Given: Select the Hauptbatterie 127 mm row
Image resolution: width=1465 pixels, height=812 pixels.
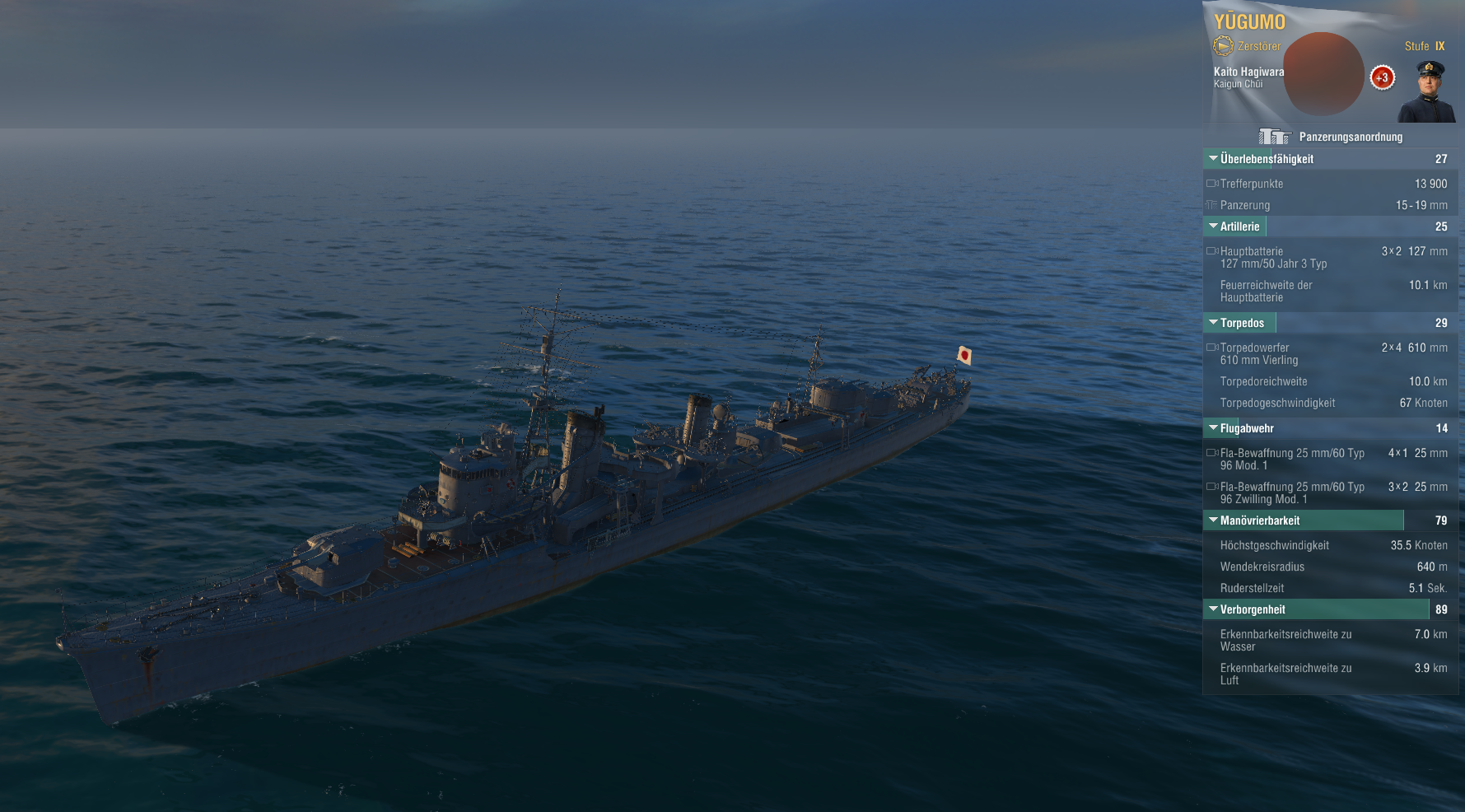Looking at the screenshot, I should tap(1330, 257).
